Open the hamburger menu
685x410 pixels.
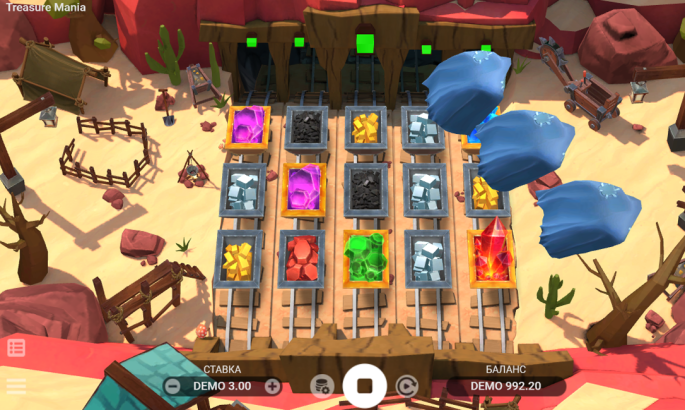[16, 385]
